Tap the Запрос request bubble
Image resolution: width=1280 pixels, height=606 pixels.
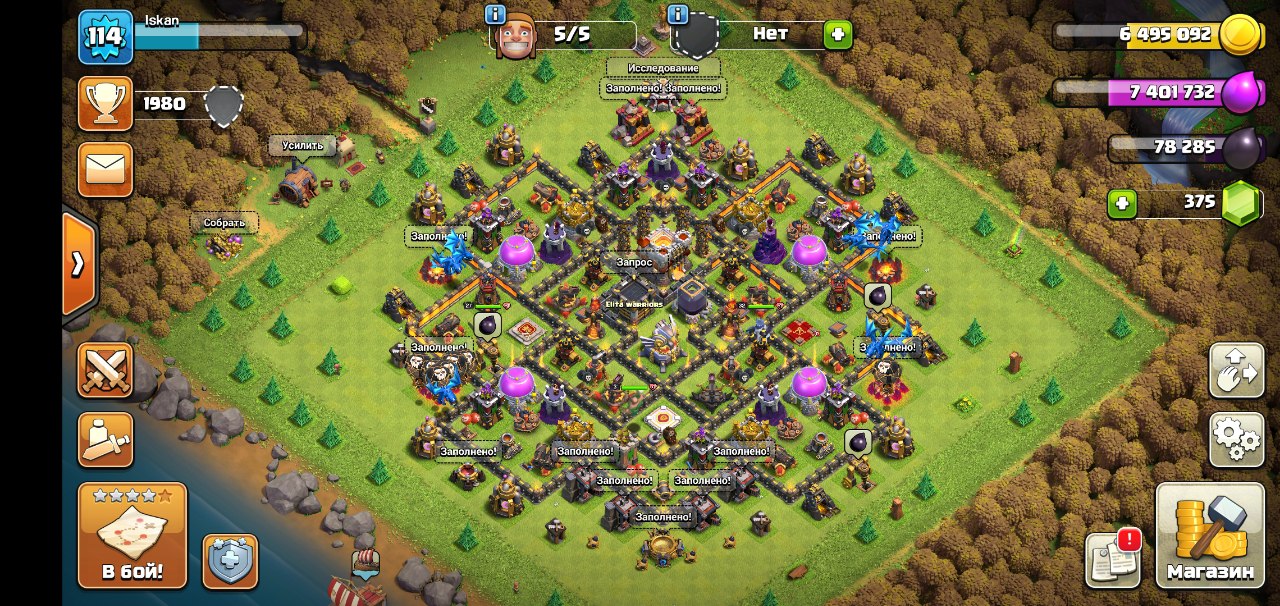pos(634,263)
